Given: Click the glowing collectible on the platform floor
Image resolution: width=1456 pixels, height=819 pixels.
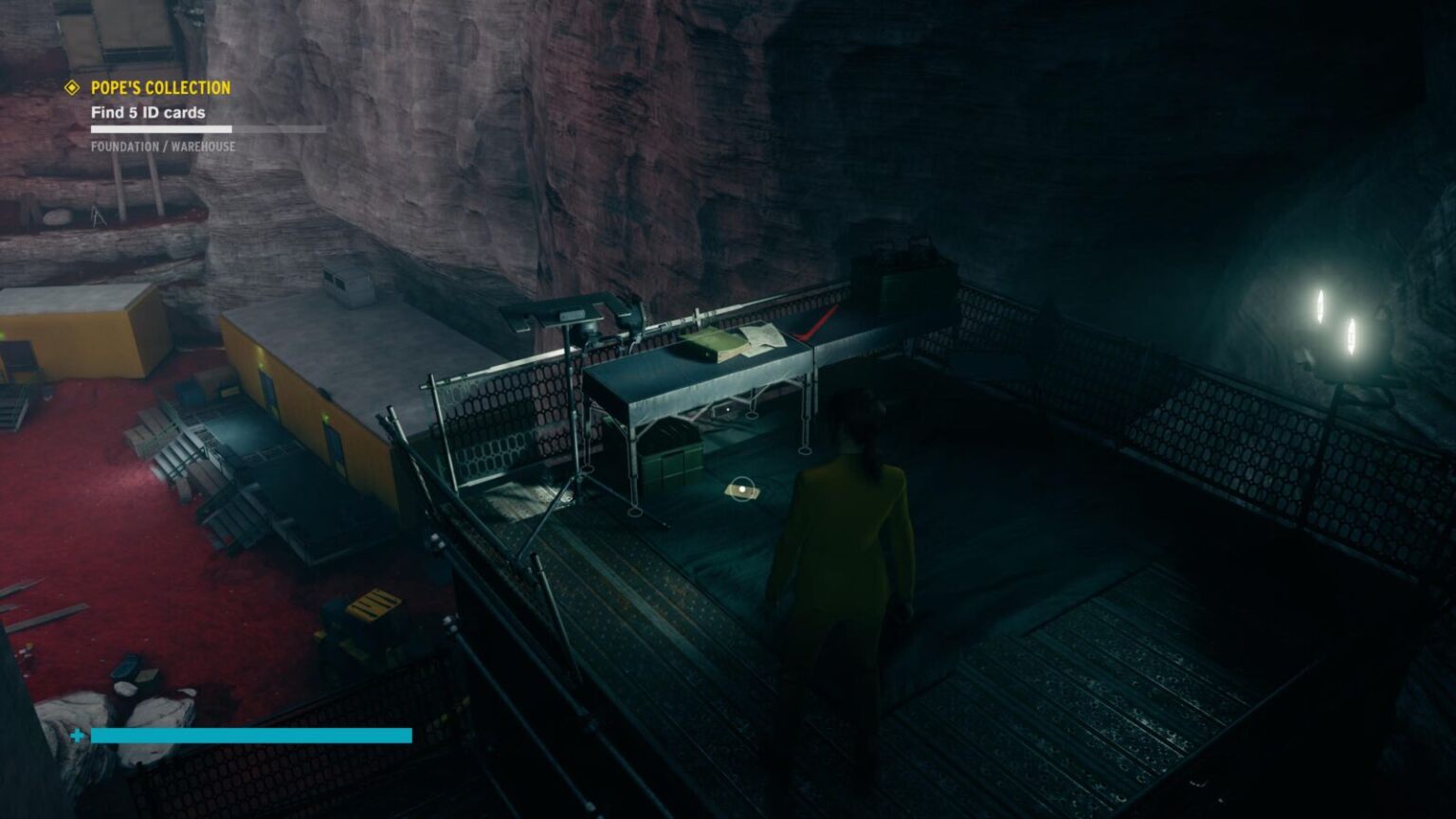Looking at the screenshot, I should click(742, 489).
